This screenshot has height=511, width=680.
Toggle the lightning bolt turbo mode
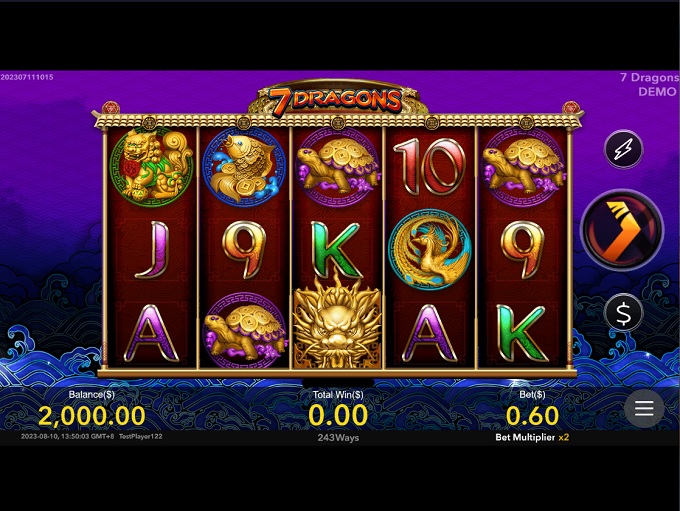coord(623,149)
